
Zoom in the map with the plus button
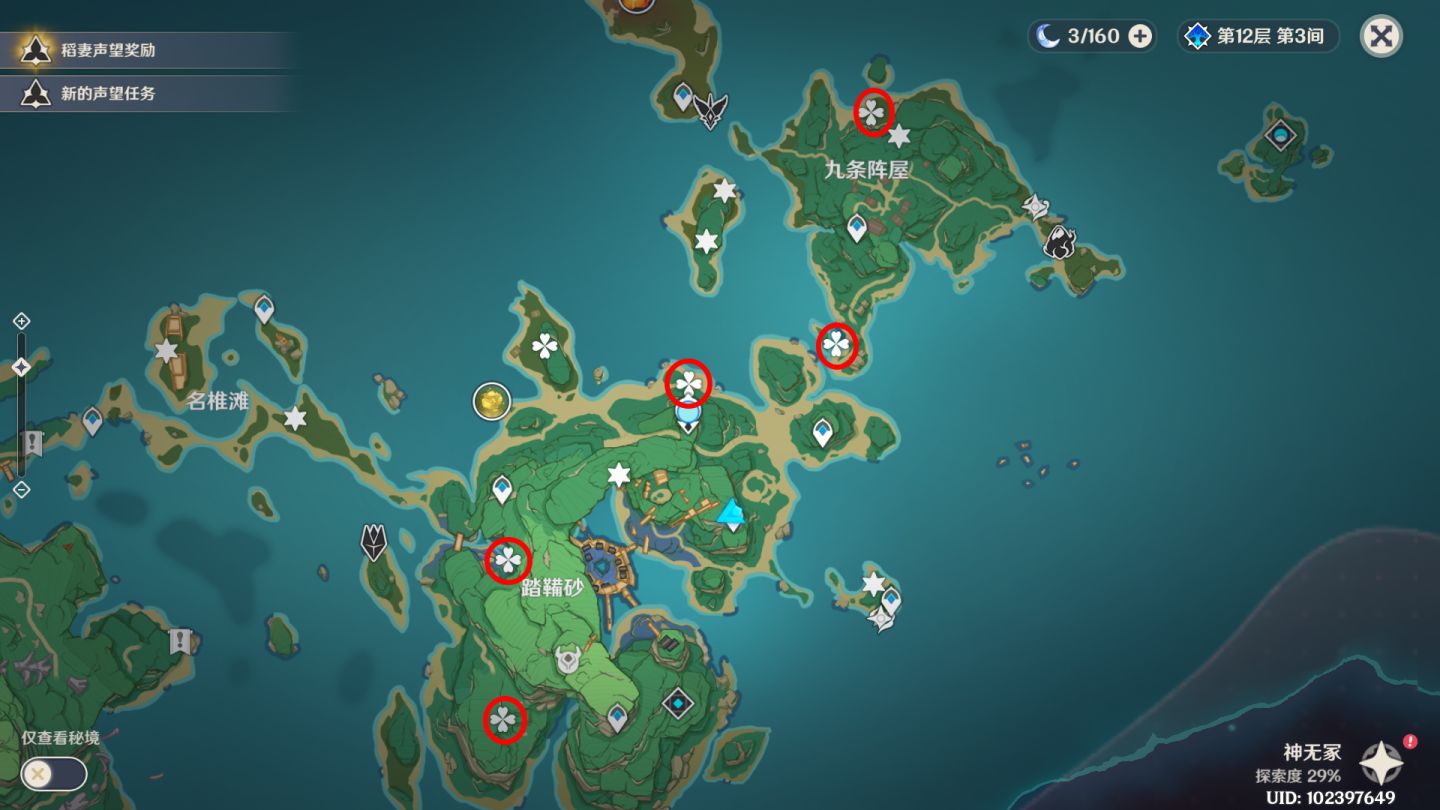tap(21, 321)
